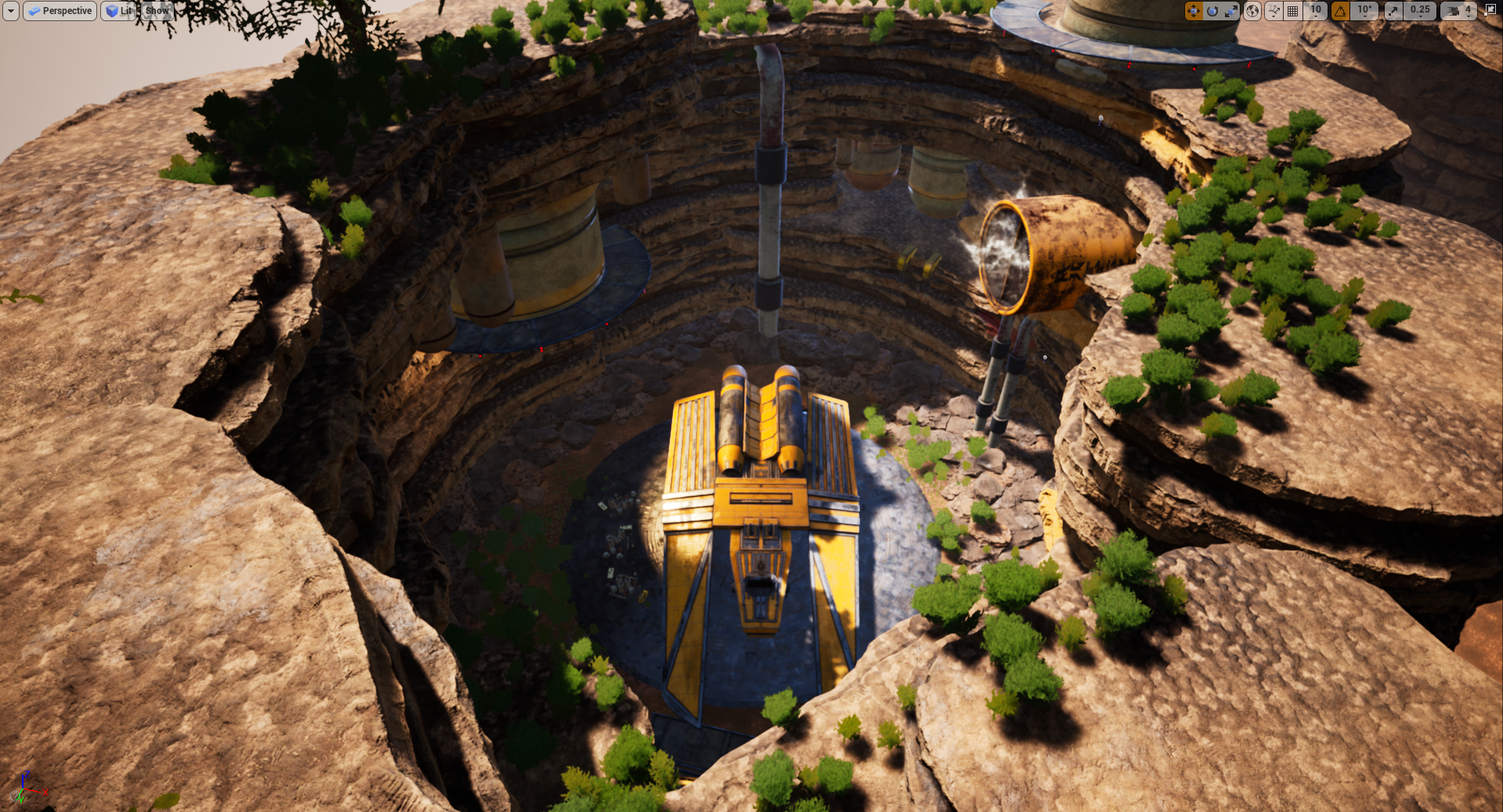Toggle grid snapping on

[1293, 11]
